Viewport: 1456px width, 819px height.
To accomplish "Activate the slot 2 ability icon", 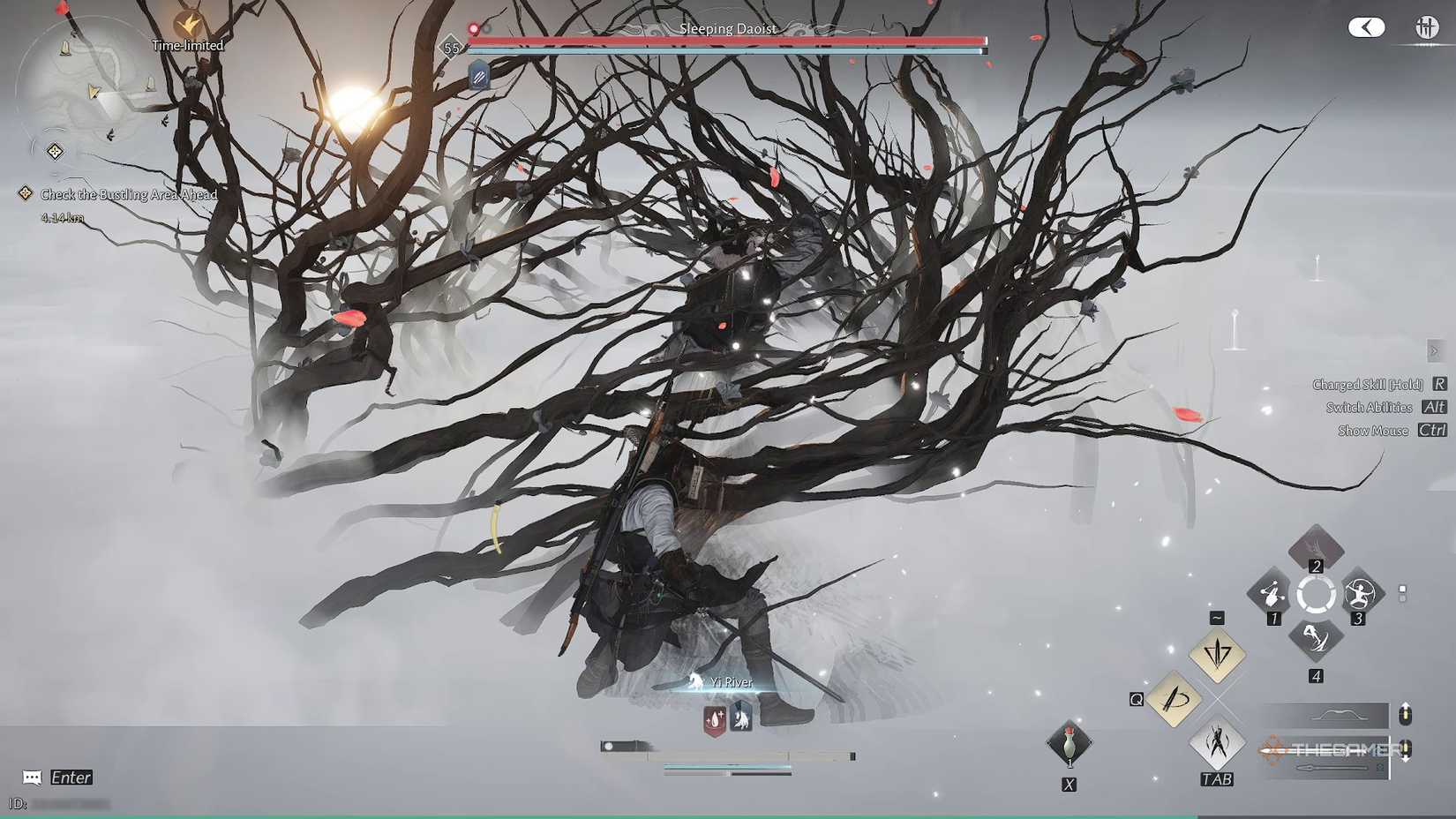I will (1316, 547).
